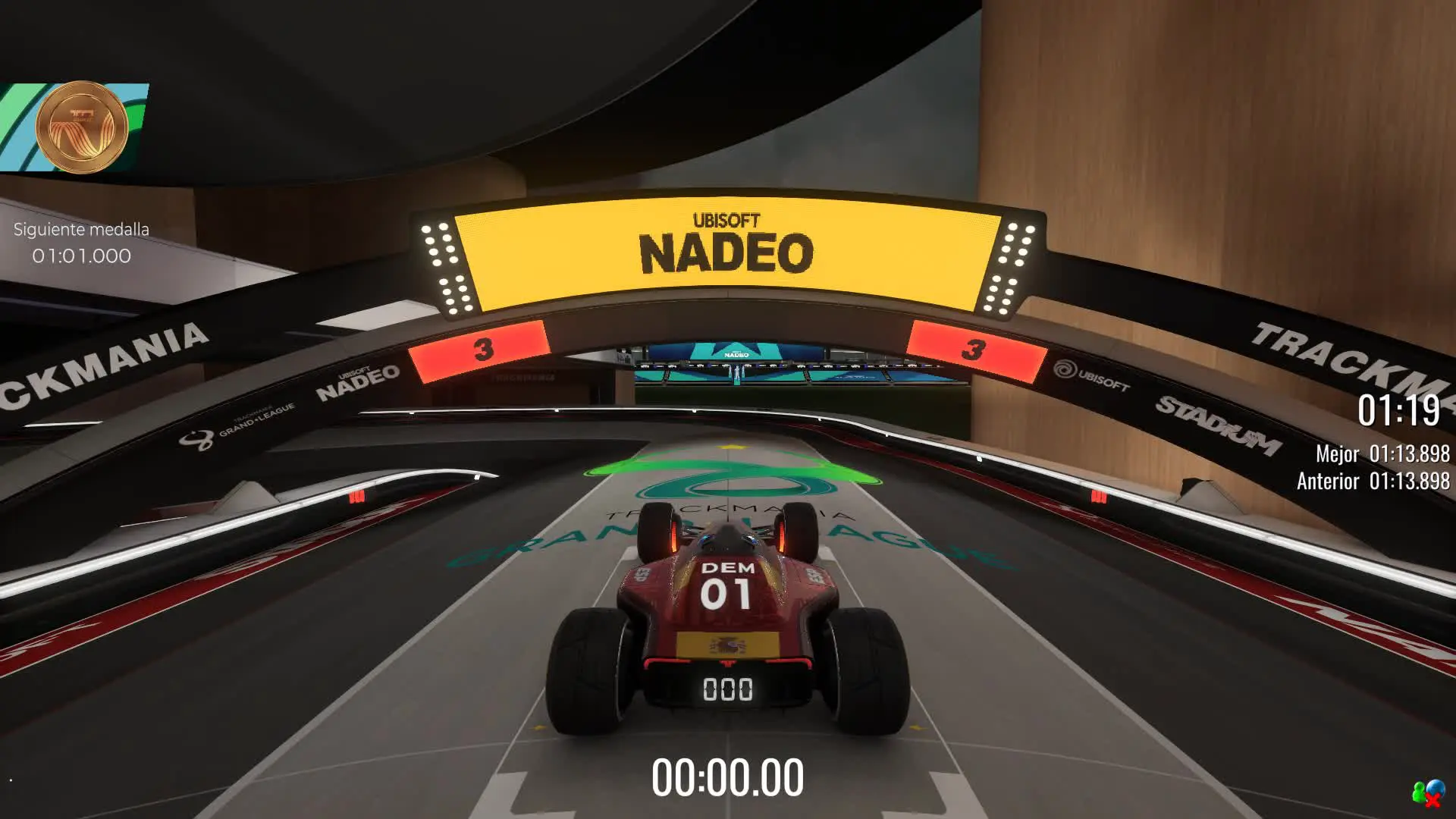Open the players connection status icon
The image size is (1456, 819).
(x=1427, y=794)
